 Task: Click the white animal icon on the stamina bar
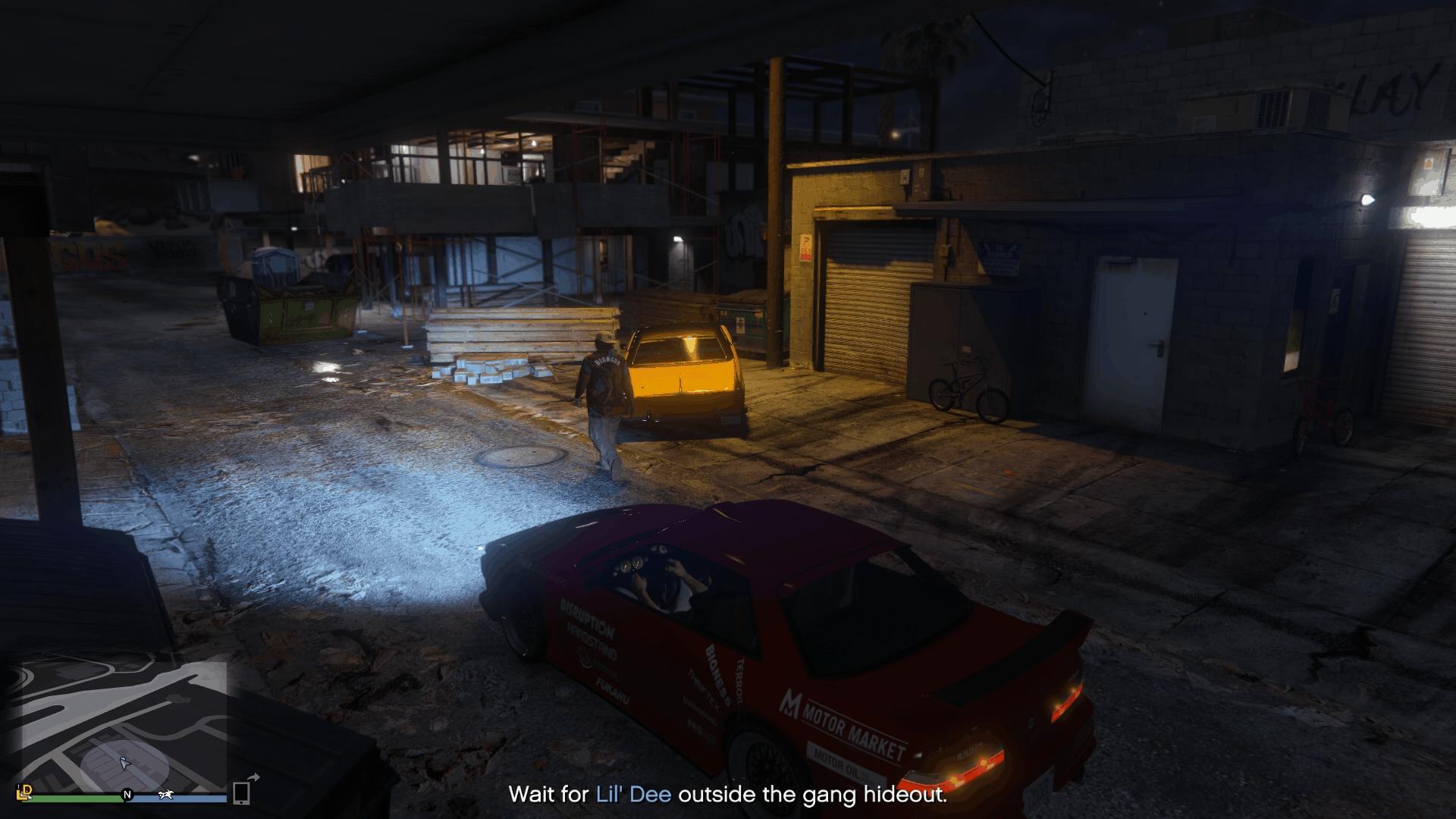[x=167, y=795]
